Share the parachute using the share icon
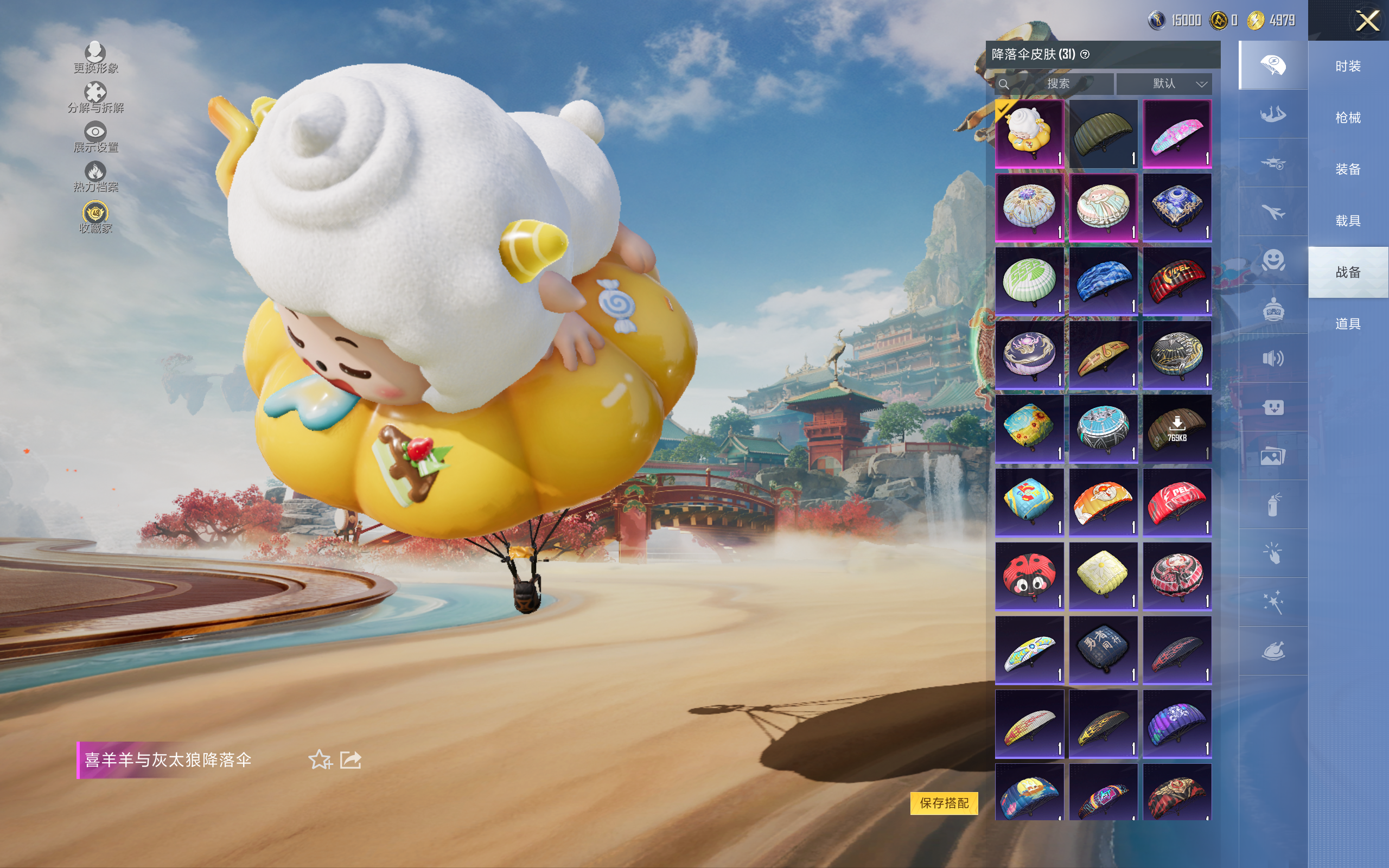Screen dimensions: 1389x868 351,759
